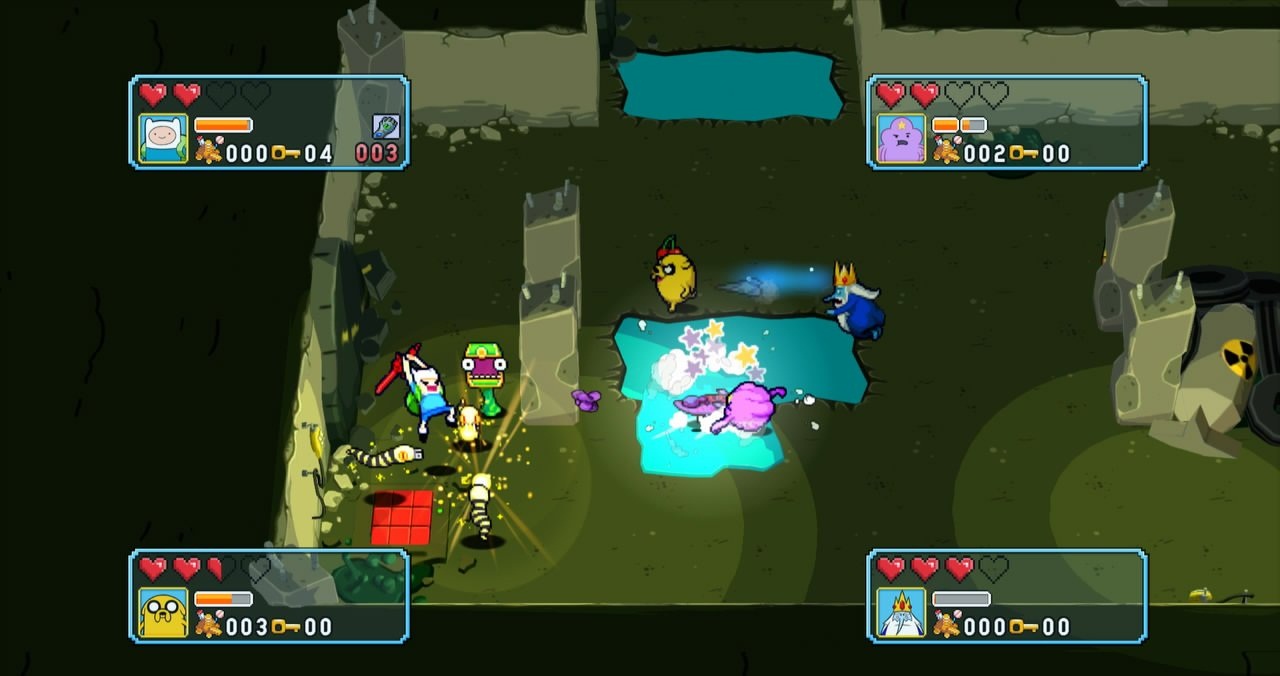Select Lumpy Space Princess's portrait
Screen dimensions: 1280x676
[901, 138]
